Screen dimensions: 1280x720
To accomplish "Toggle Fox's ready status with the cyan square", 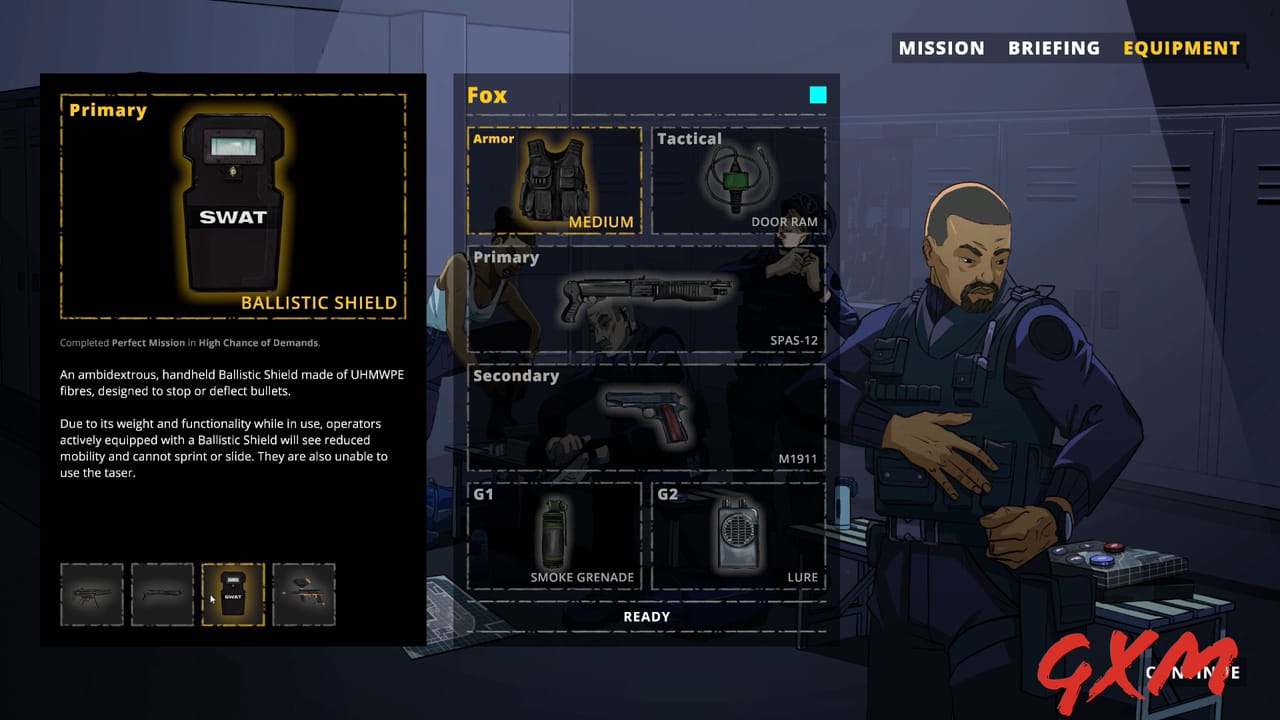I will [818, 94].
